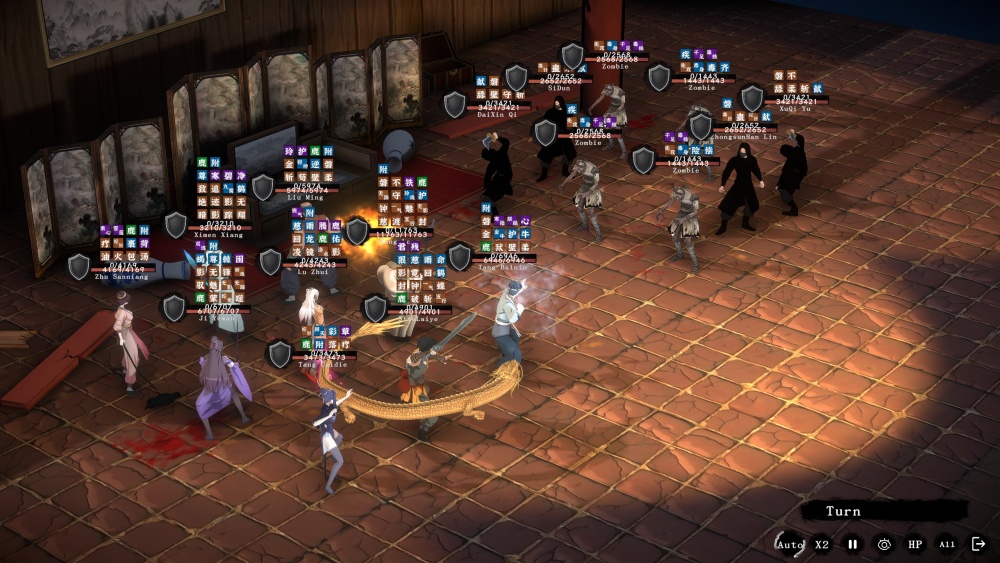Toggle Auto battle mode
Image resolution: width=1000 pixels, height=563 pixels.
(790, 544)
